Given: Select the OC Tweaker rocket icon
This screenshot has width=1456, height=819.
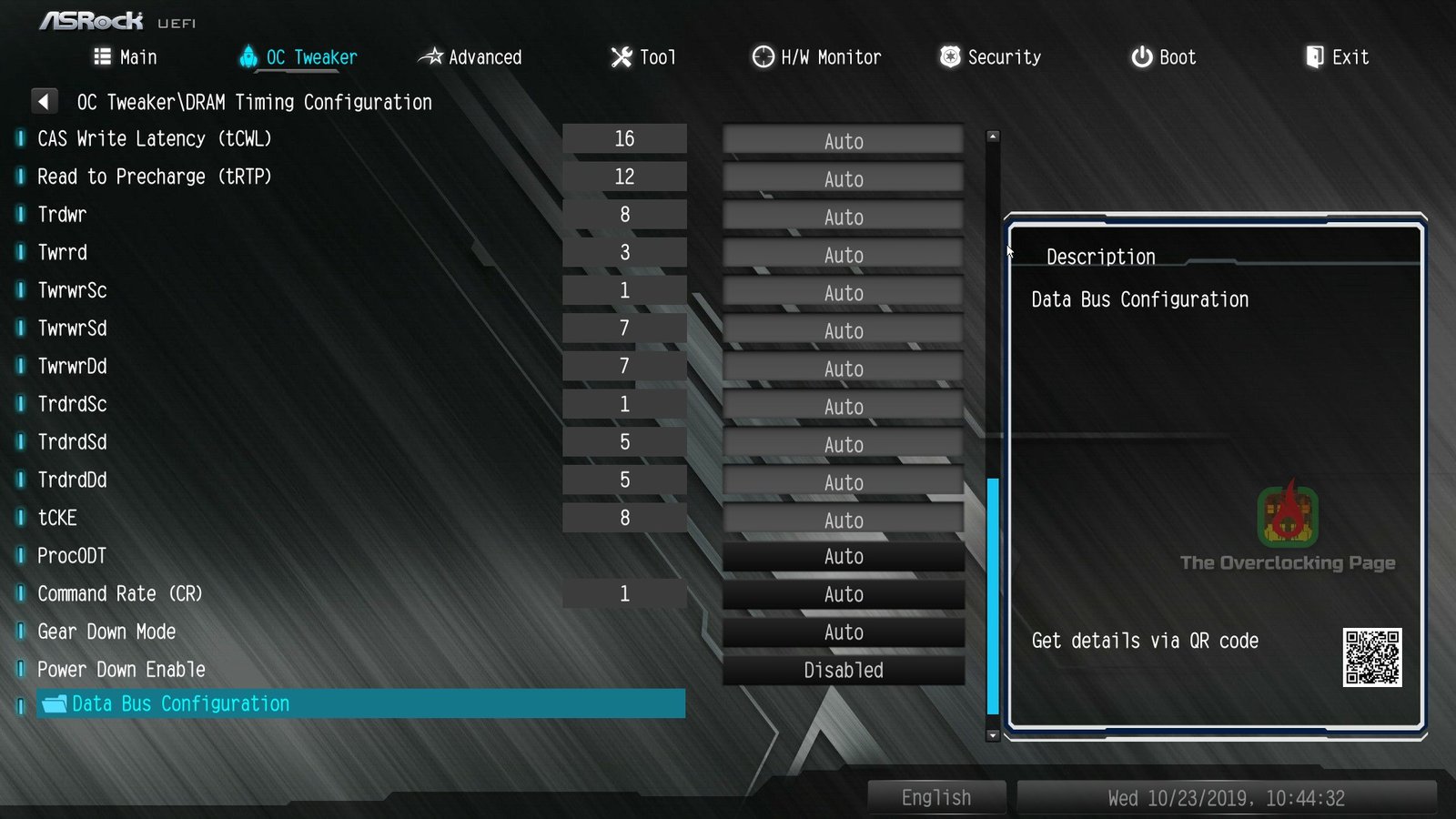Looking at the screenshot, I should pos(249,56).
